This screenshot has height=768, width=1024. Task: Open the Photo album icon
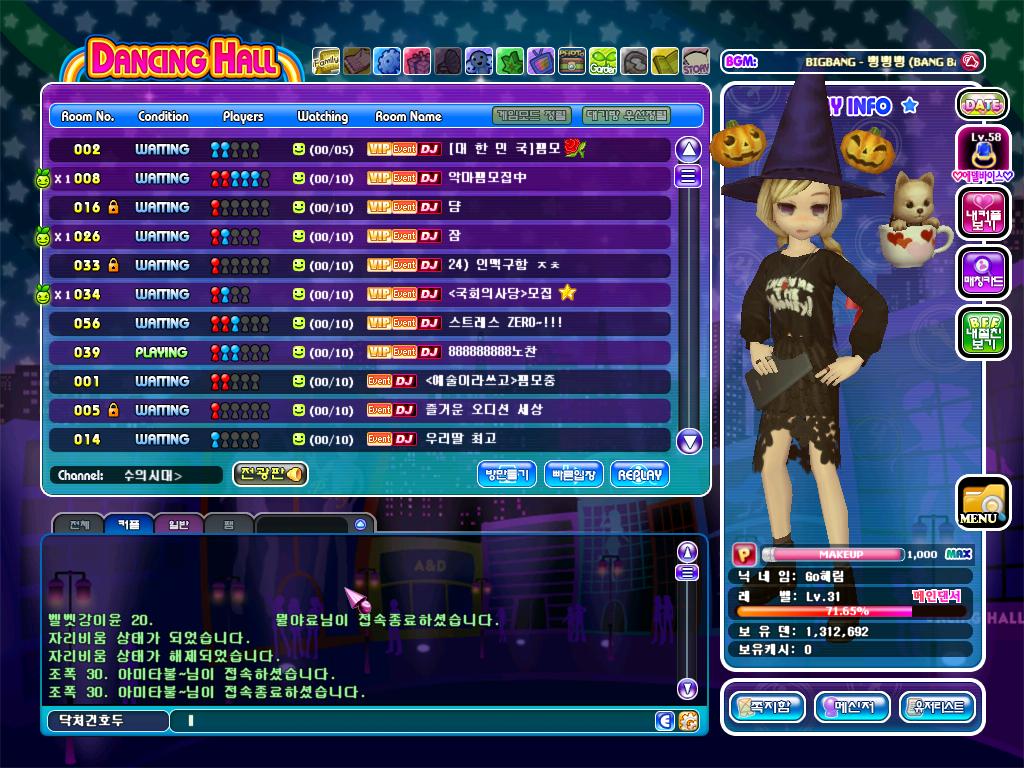pyautogui.click(x=572, y=61)
